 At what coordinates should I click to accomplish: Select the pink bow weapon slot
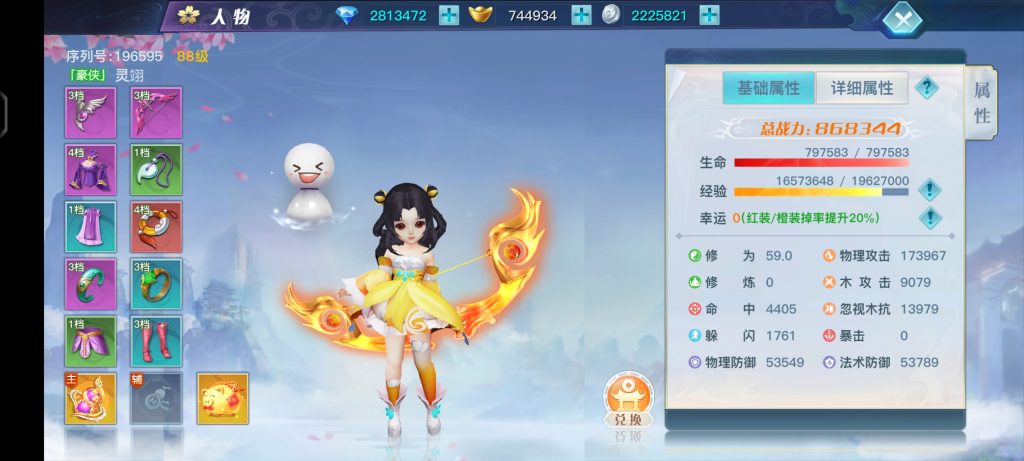click(x=156, y=112)
